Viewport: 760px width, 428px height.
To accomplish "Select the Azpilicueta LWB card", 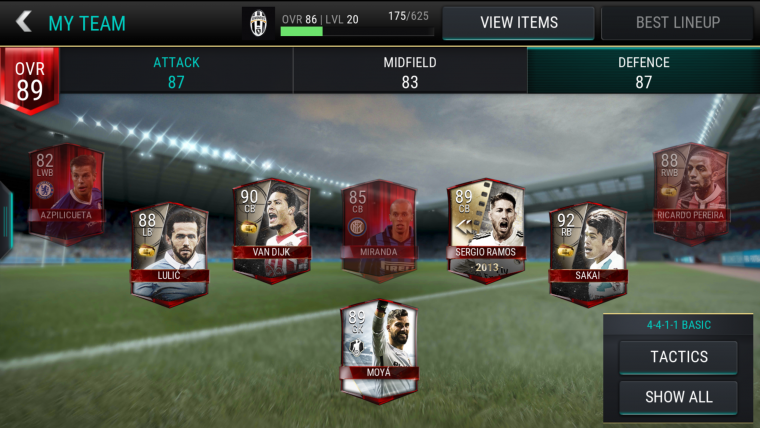I will (65, 191).
